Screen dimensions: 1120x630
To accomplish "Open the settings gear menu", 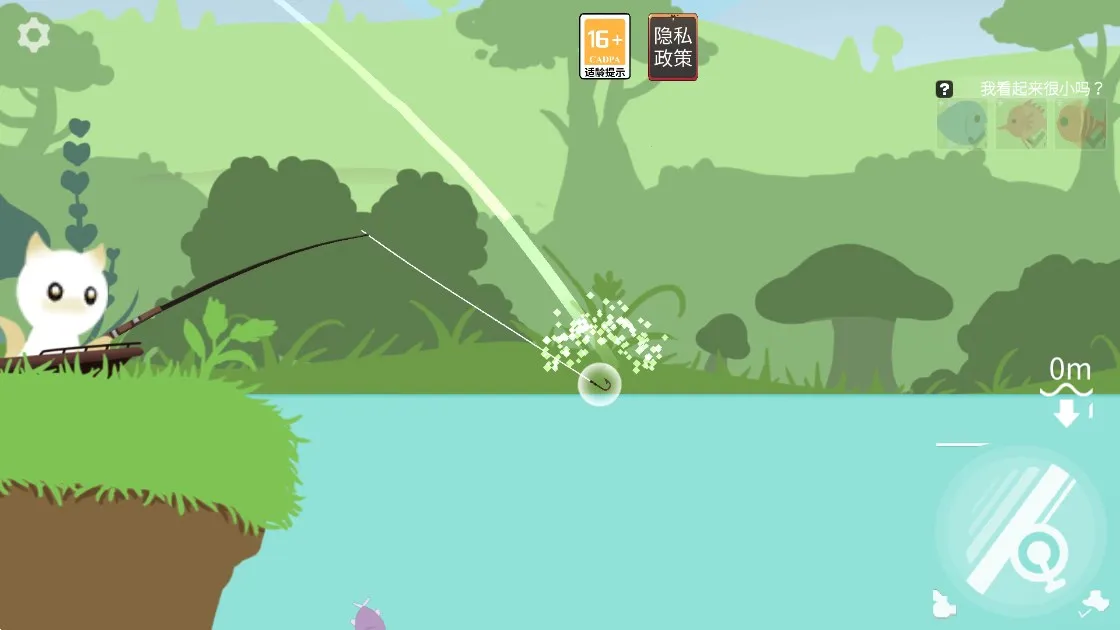I will [x=34, y=36].
